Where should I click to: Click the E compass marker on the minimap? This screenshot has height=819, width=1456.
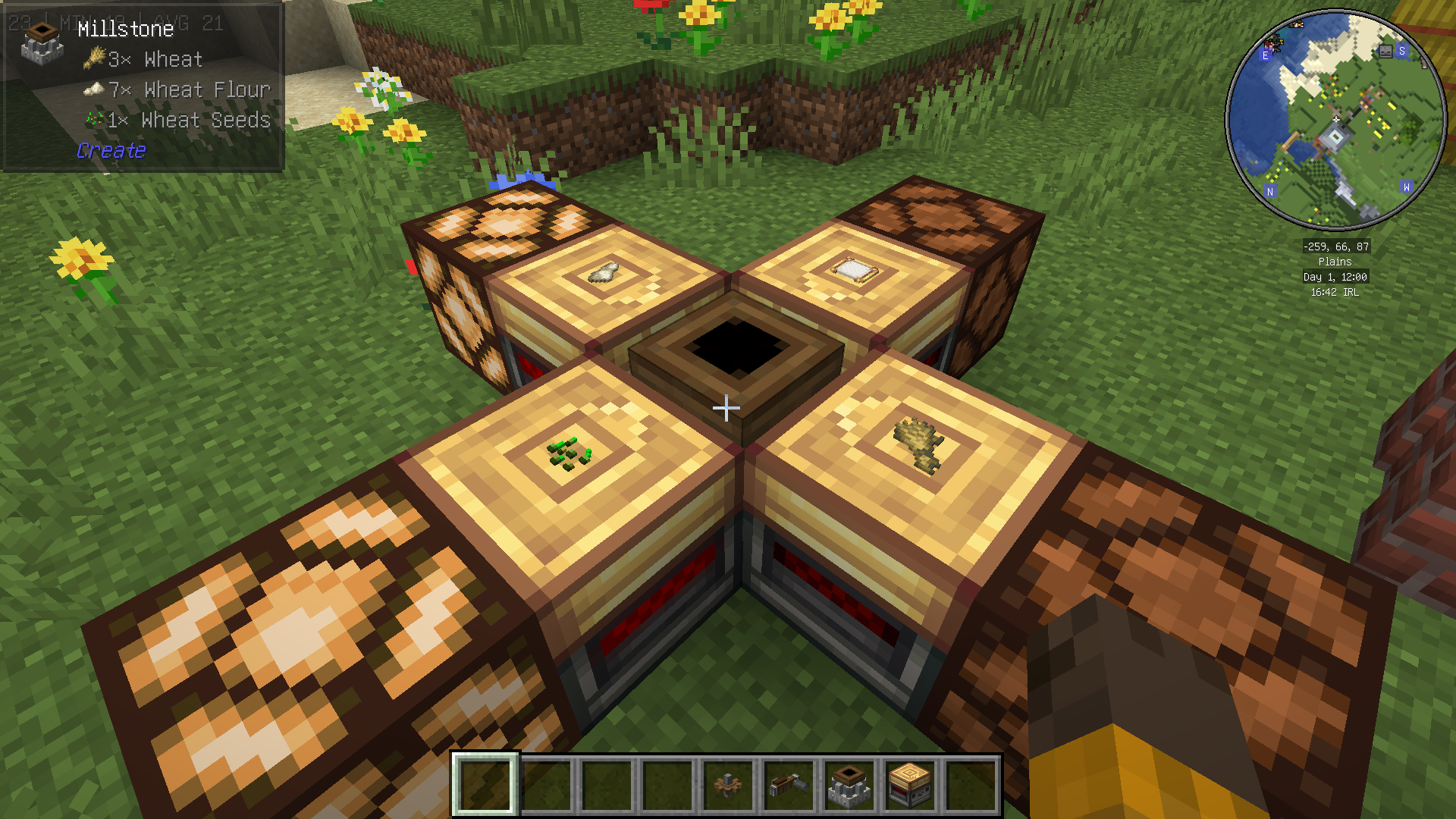[x=1266, y=55]
